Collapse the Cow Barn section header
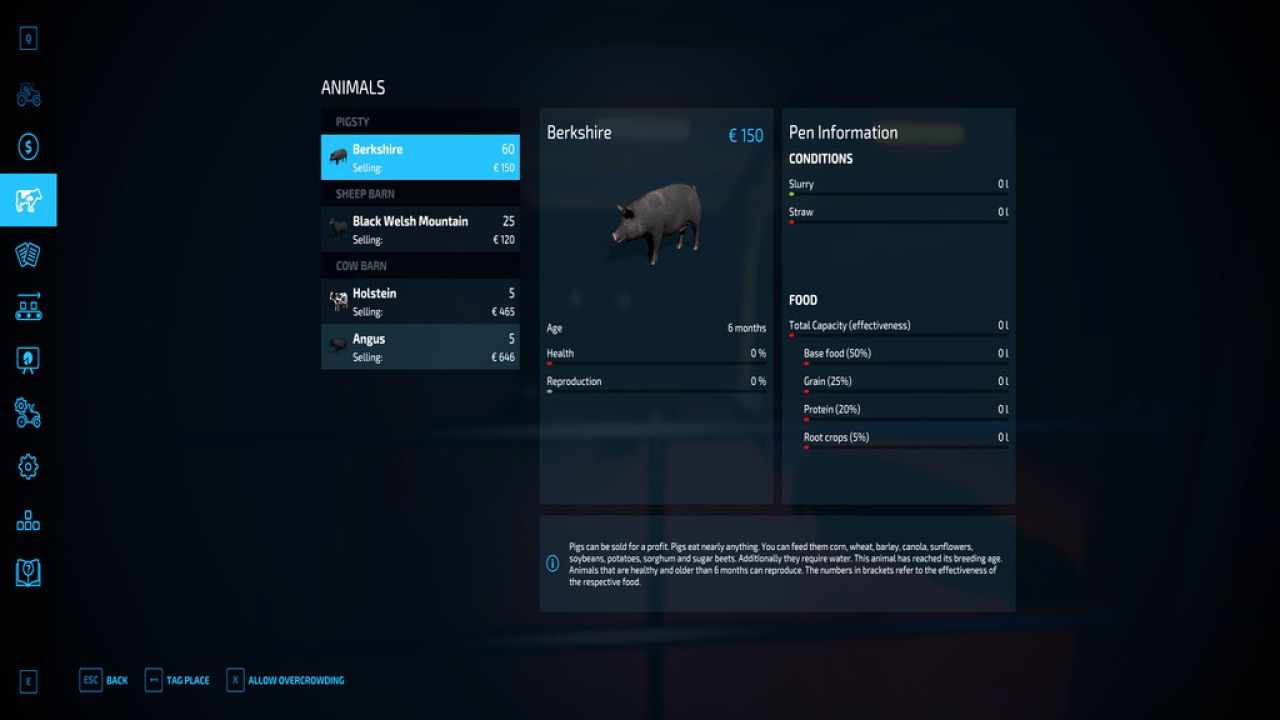The width and height of the screenshot is (1280, 720). click(x=420, y=265)
